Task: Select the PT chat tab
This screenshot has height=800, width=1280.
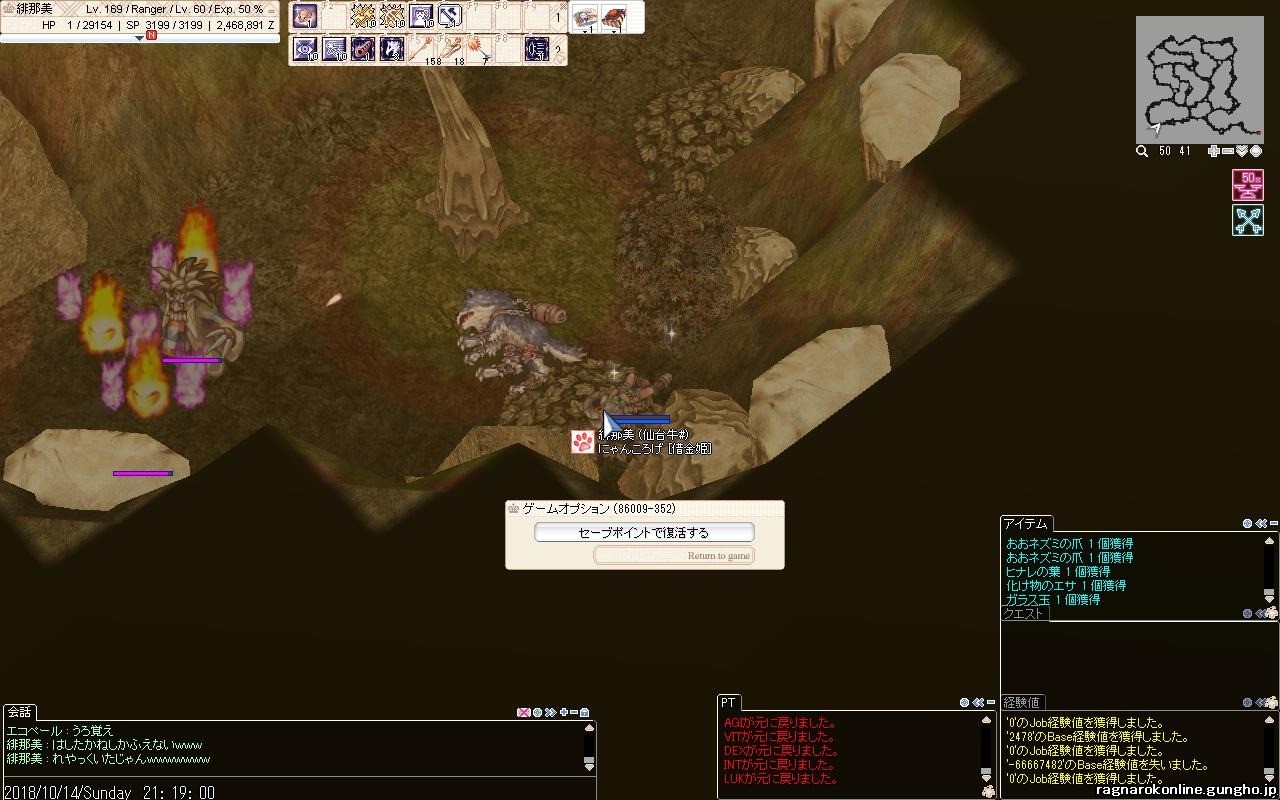Action: (728, 703)
